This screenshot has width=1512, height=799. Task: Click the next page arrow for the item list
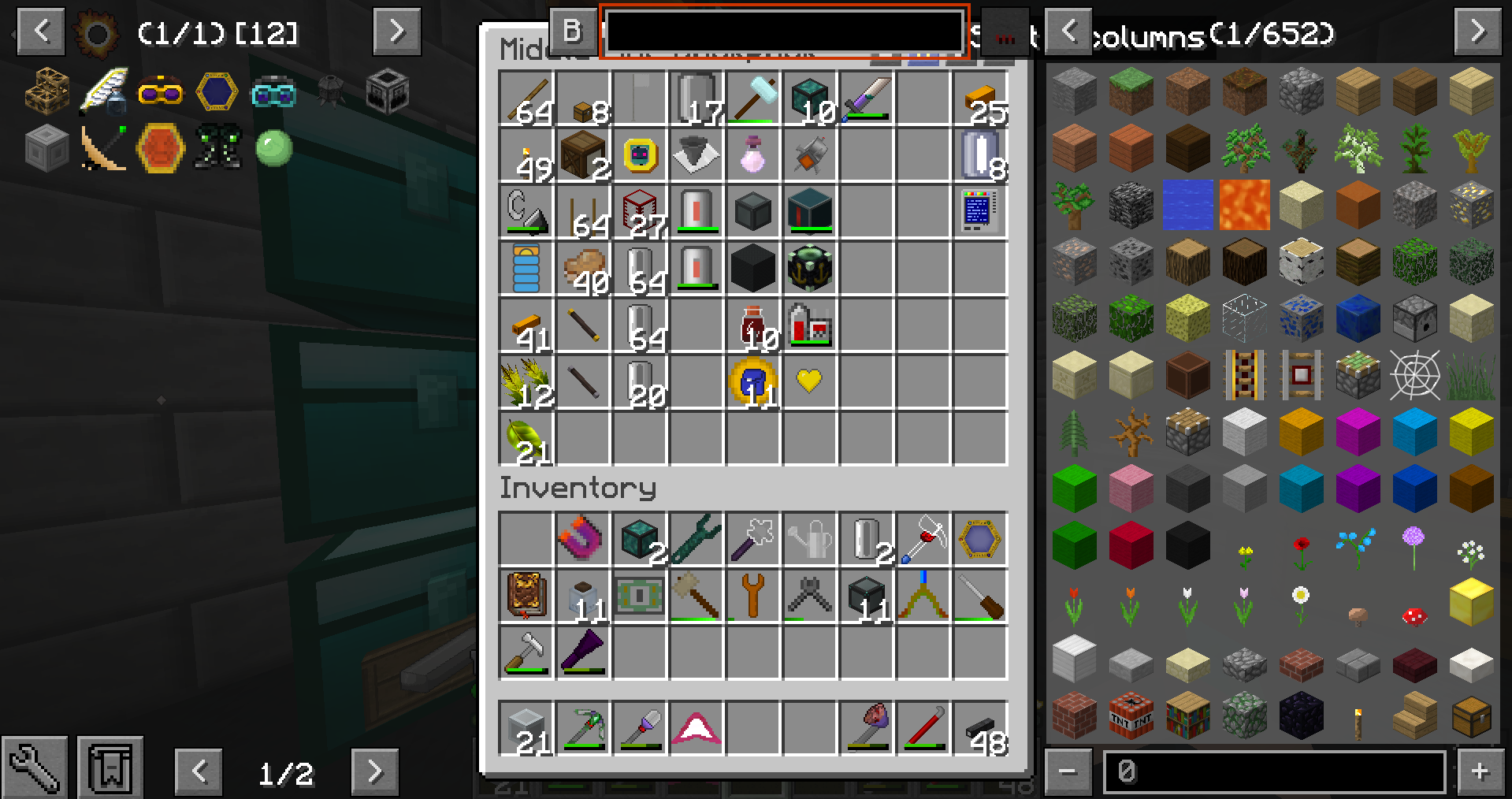pos(1480,32)
